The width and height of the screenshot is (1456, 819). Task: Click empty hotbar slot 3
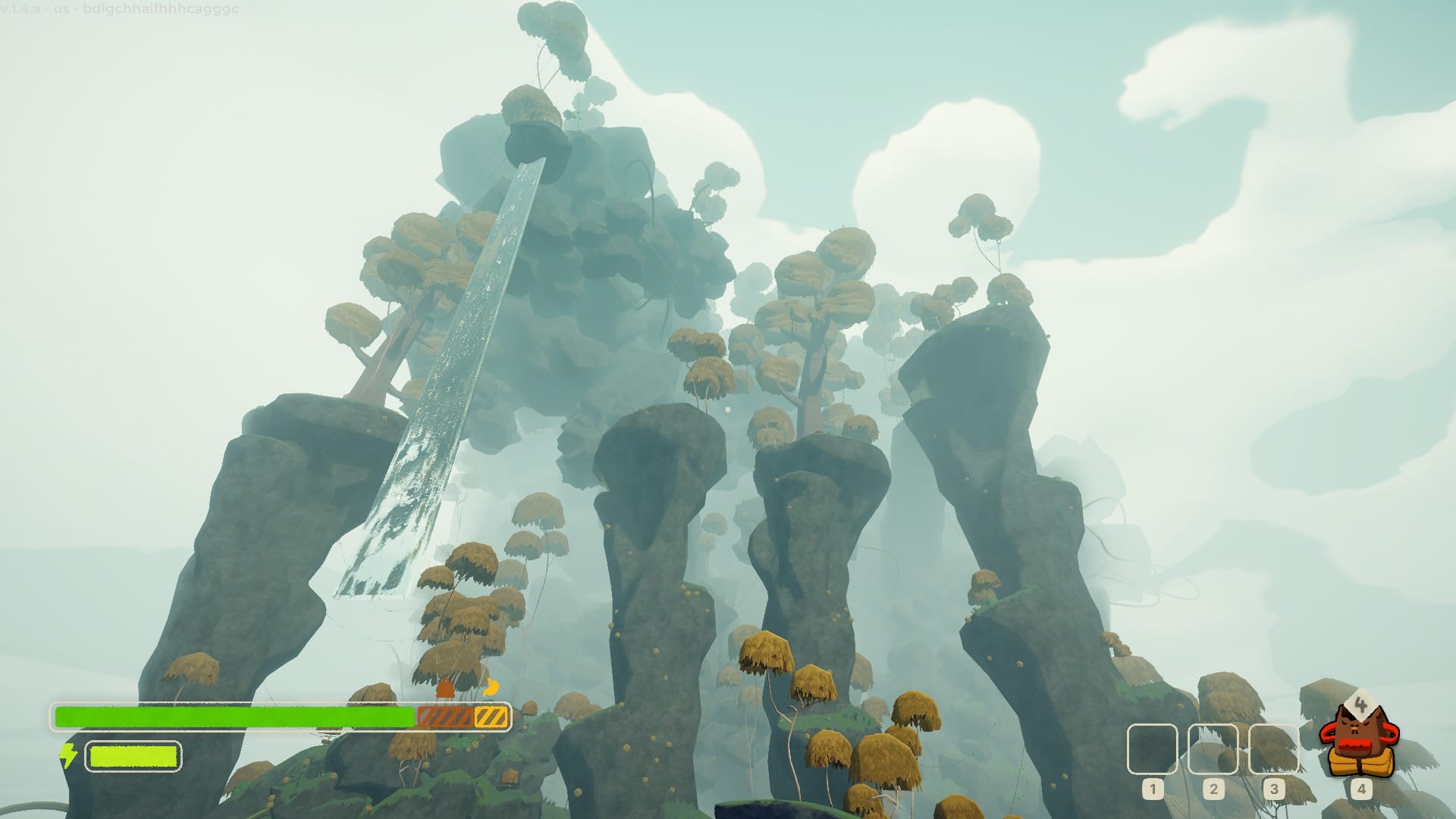point(1273,748)
